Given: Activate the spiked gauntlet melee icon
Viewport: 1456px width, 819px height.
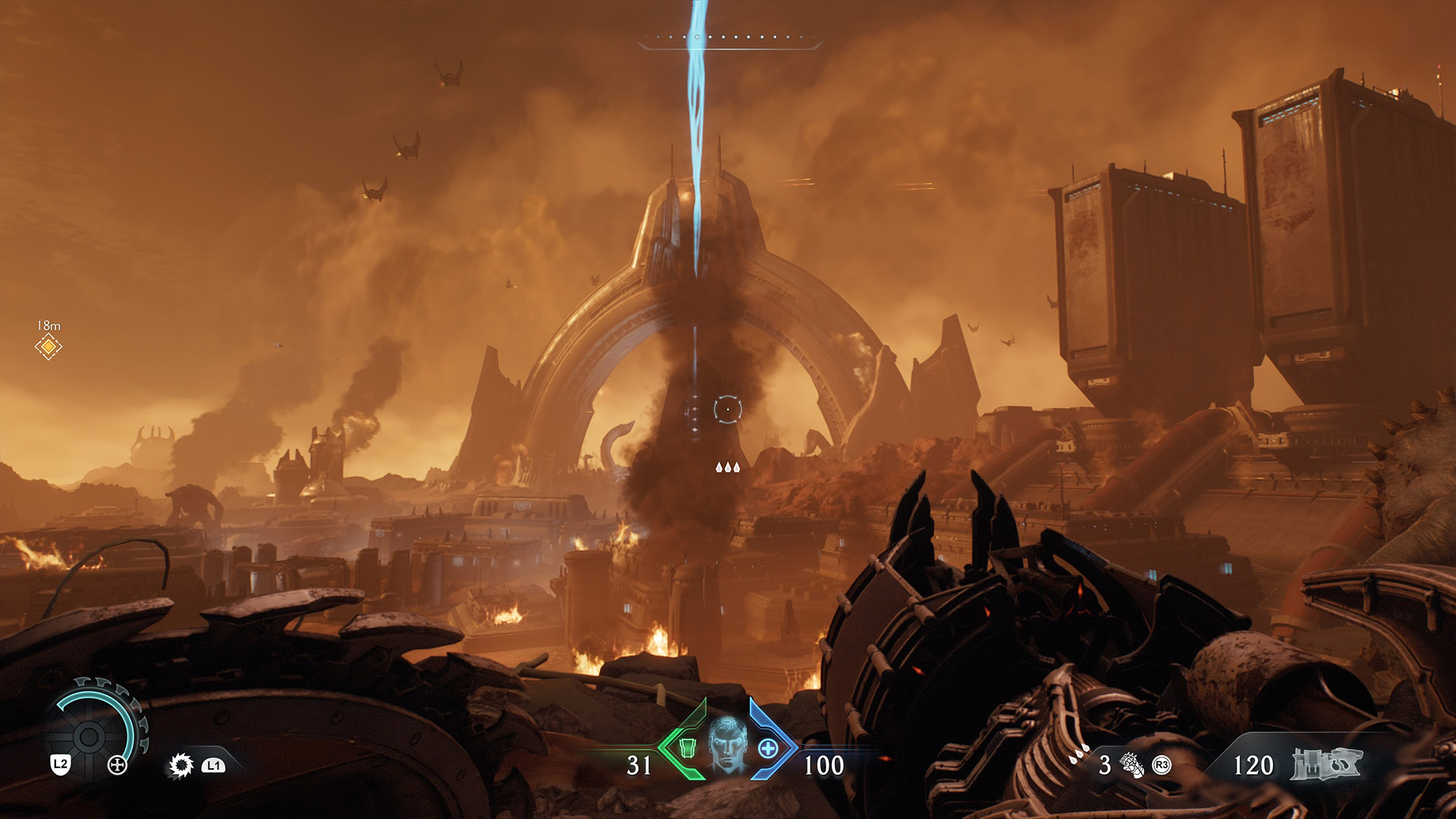Looking at the screenshot, I should click(x=1131, y=765).
